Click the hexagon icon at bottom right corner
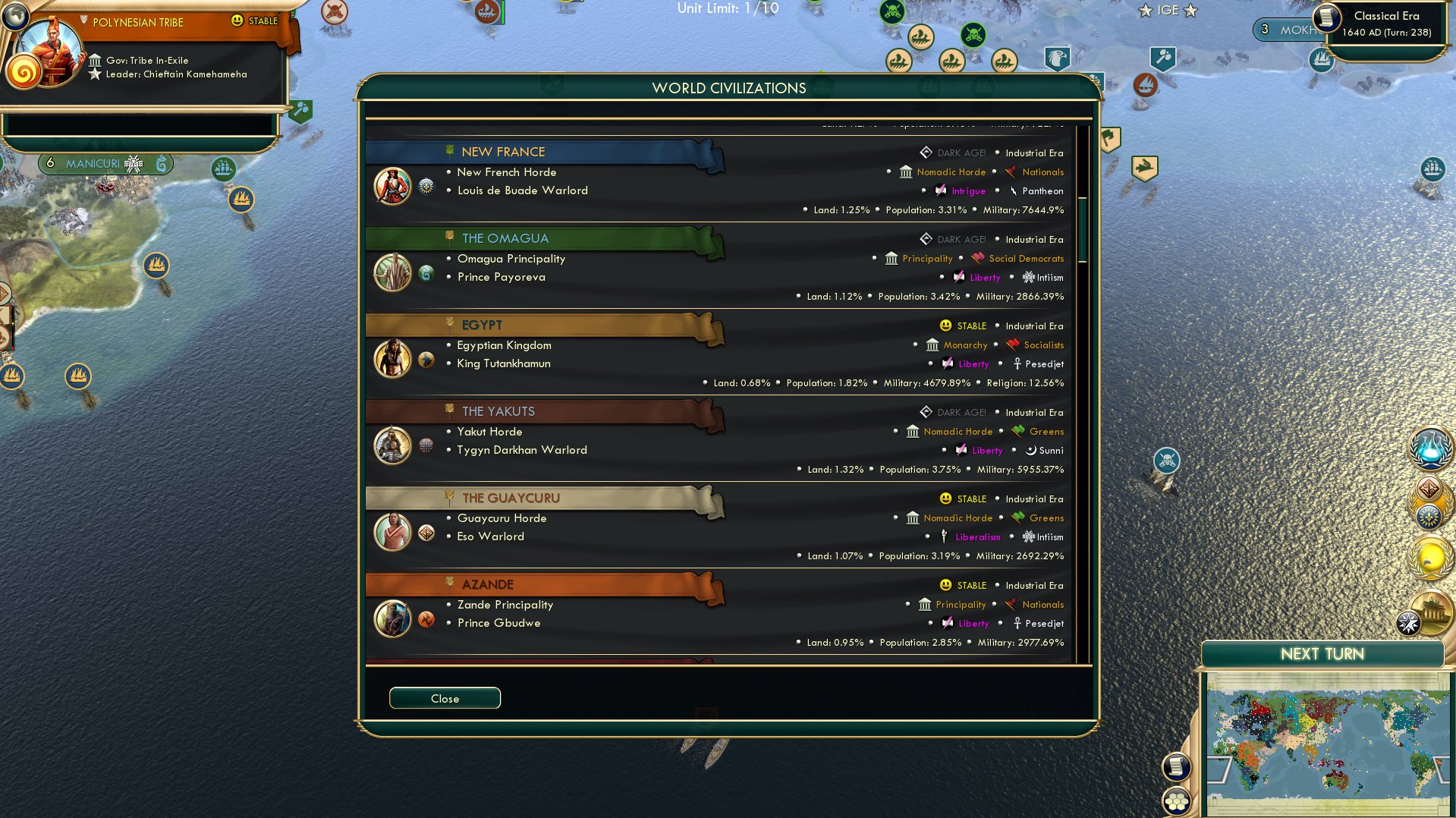 pos(1177,801)
